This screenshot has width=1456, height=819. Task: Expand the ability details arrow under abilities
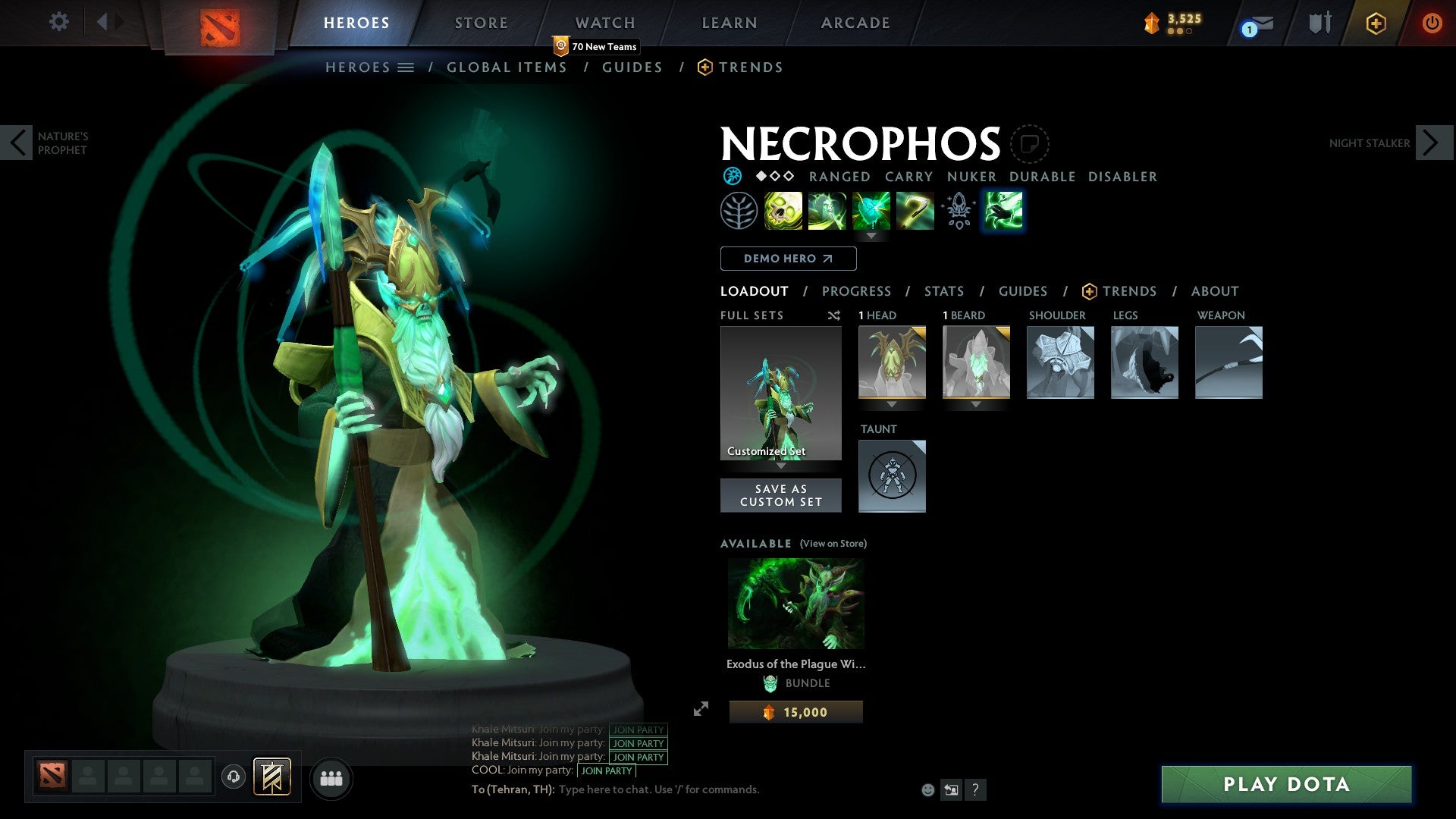point(871,237)
